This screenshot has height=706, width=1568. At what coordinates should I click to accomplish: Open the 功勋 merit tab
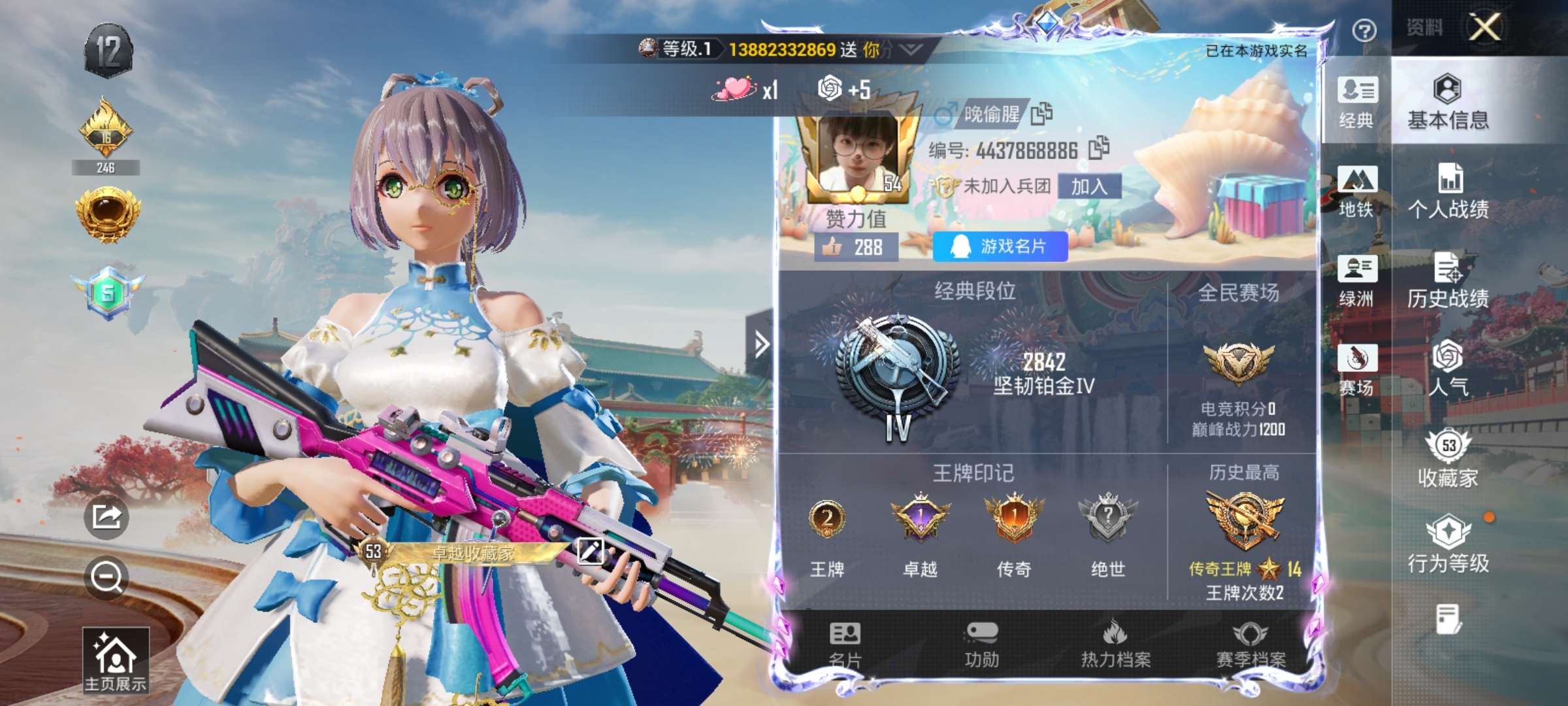[x=982, y=645]
